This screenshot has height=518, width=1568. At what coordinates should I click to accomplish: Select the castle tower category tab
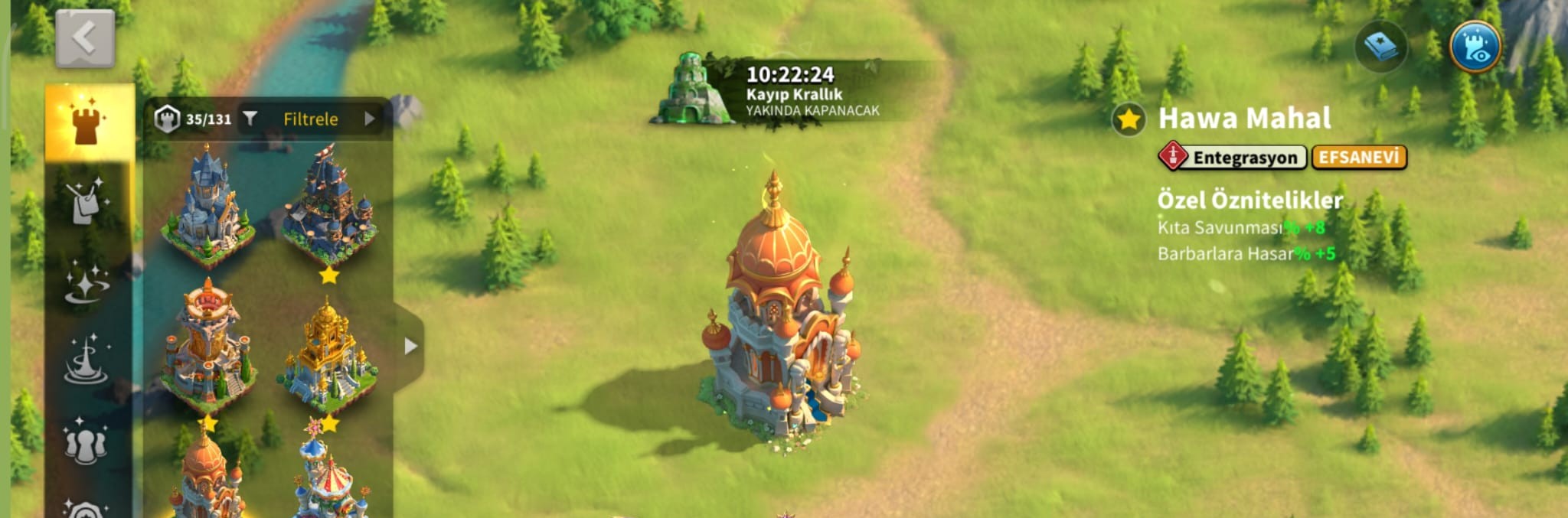[x=89, y=122]
